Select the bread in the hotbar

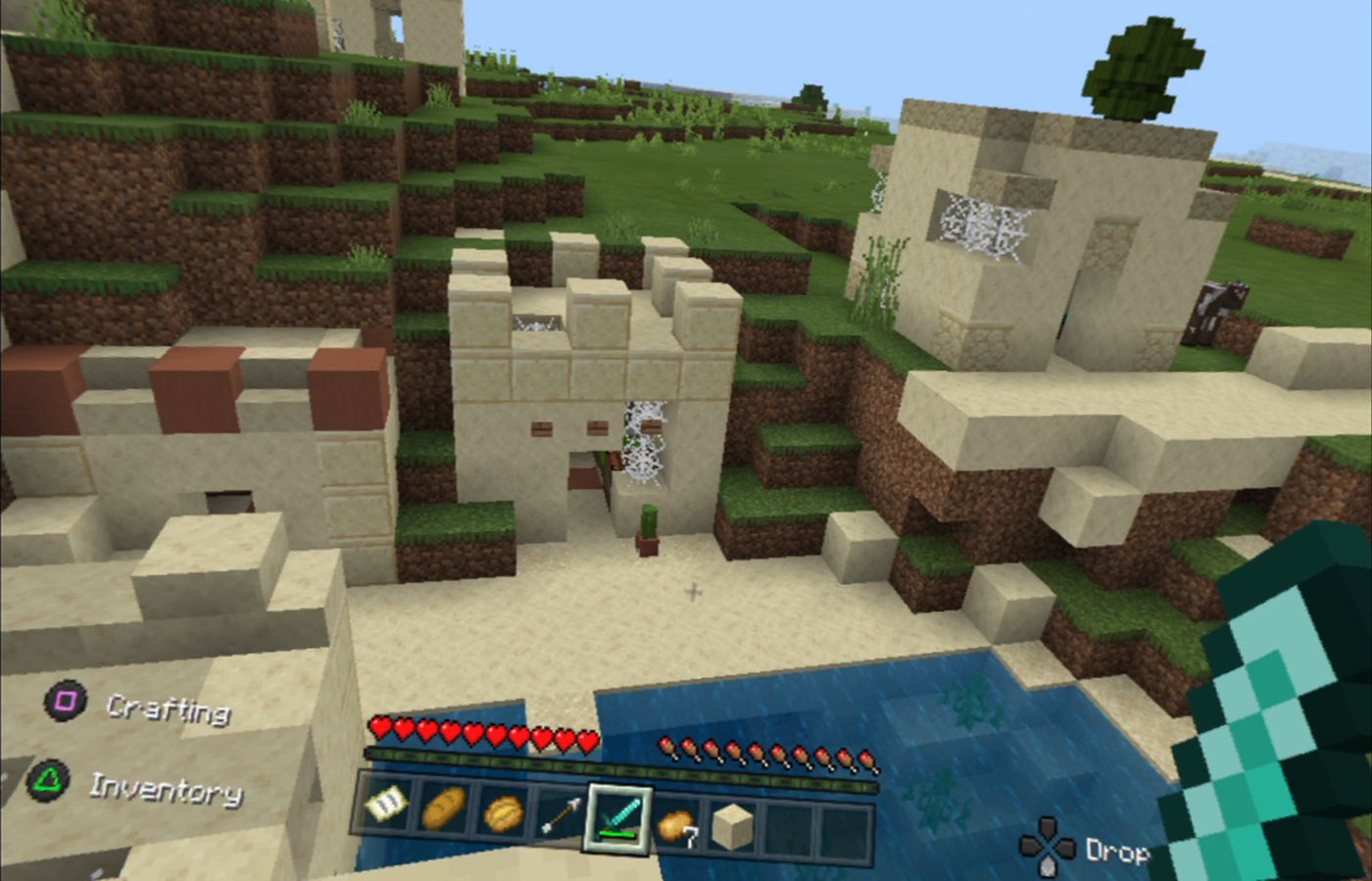tap(446, 808)
